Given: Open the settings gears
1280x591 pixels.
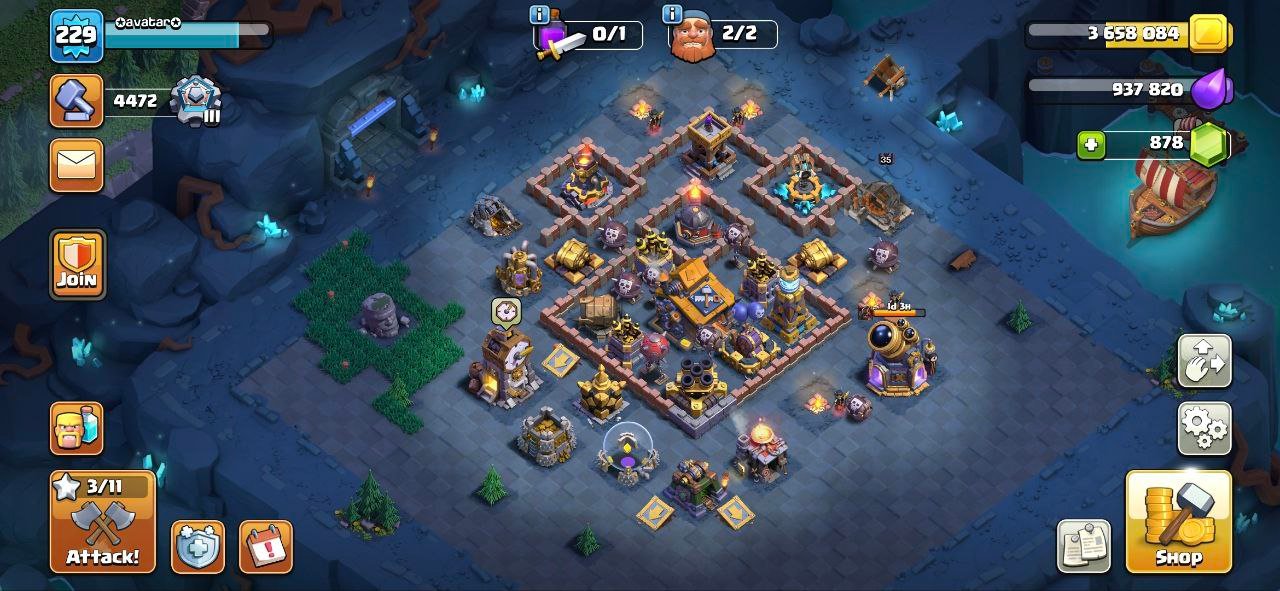Looking at the screenshot, I should click(x=1205, y=429).
